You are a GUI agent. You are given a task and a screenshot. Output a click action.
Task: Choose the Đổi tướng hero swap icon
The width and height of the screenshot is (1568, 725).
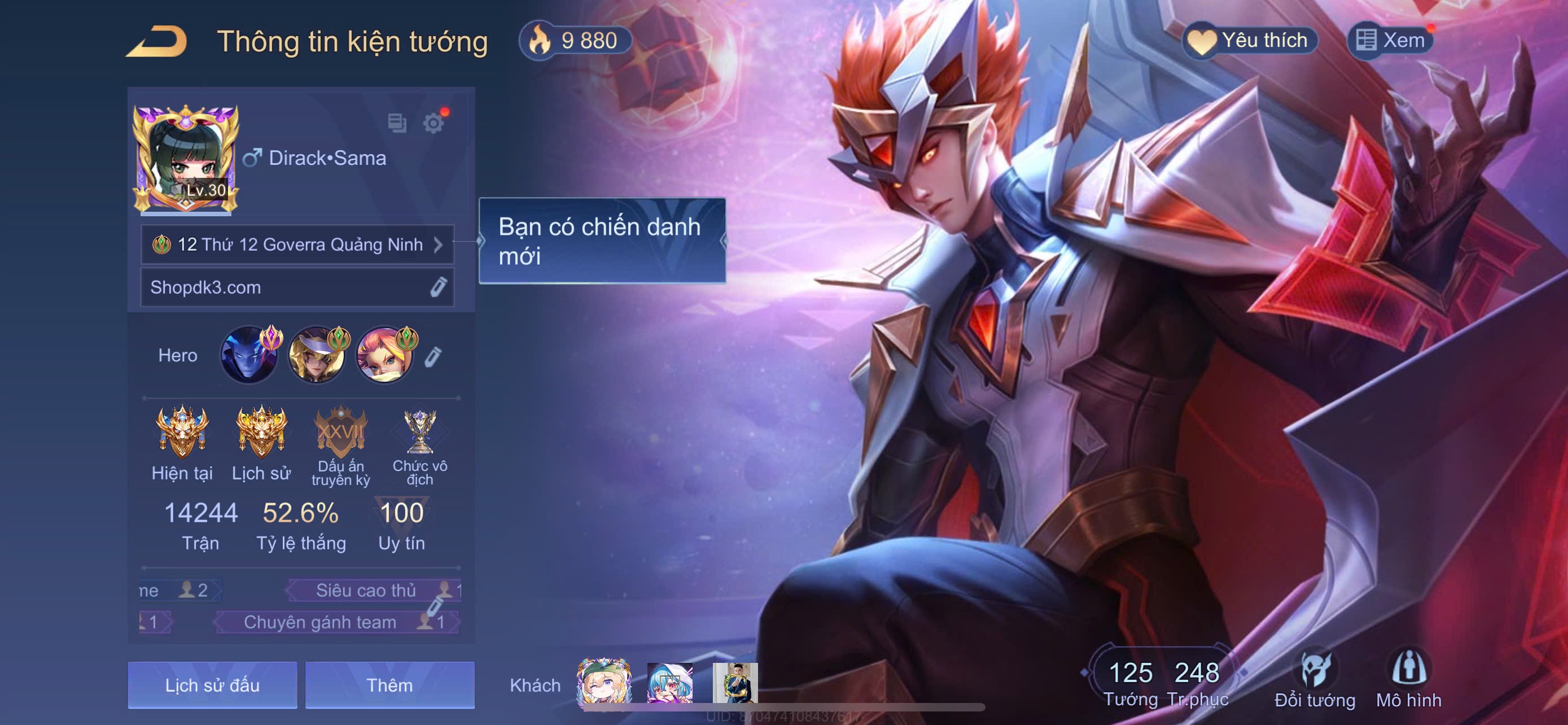pyautogui.click(x=1315, y=679)
